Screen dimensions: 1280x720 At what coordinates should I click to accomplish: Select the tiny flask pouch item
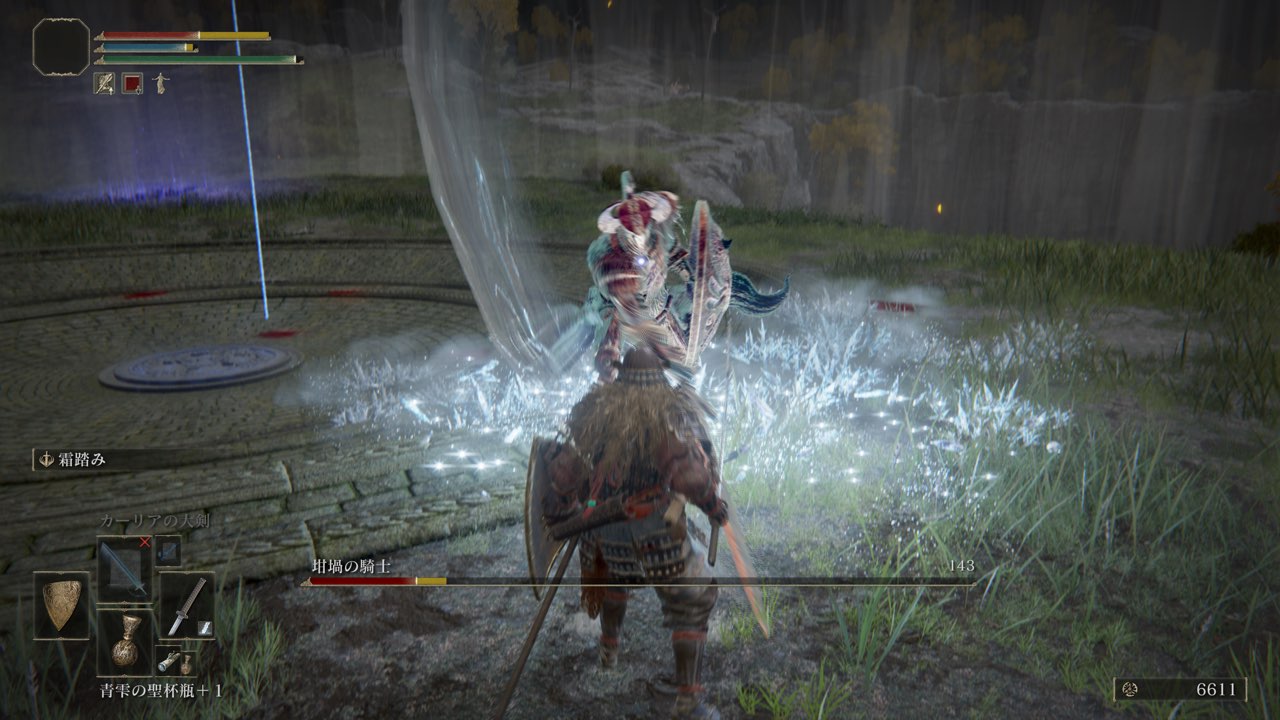tap(186, 663)
